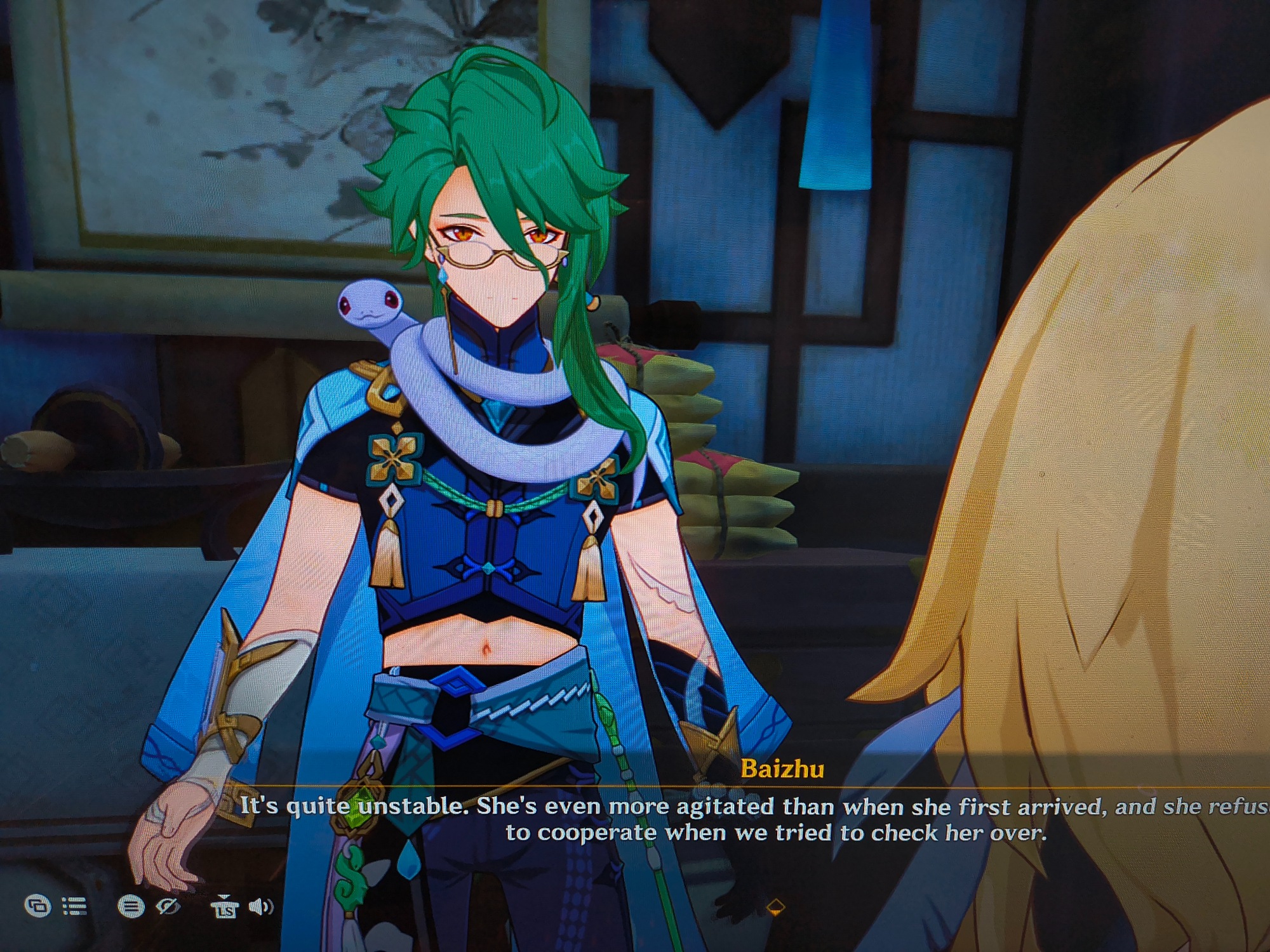Open the dialogue history list icon
Viewport: 1270px width, 952px height.
pyautogui.click(x=75, y=906)
